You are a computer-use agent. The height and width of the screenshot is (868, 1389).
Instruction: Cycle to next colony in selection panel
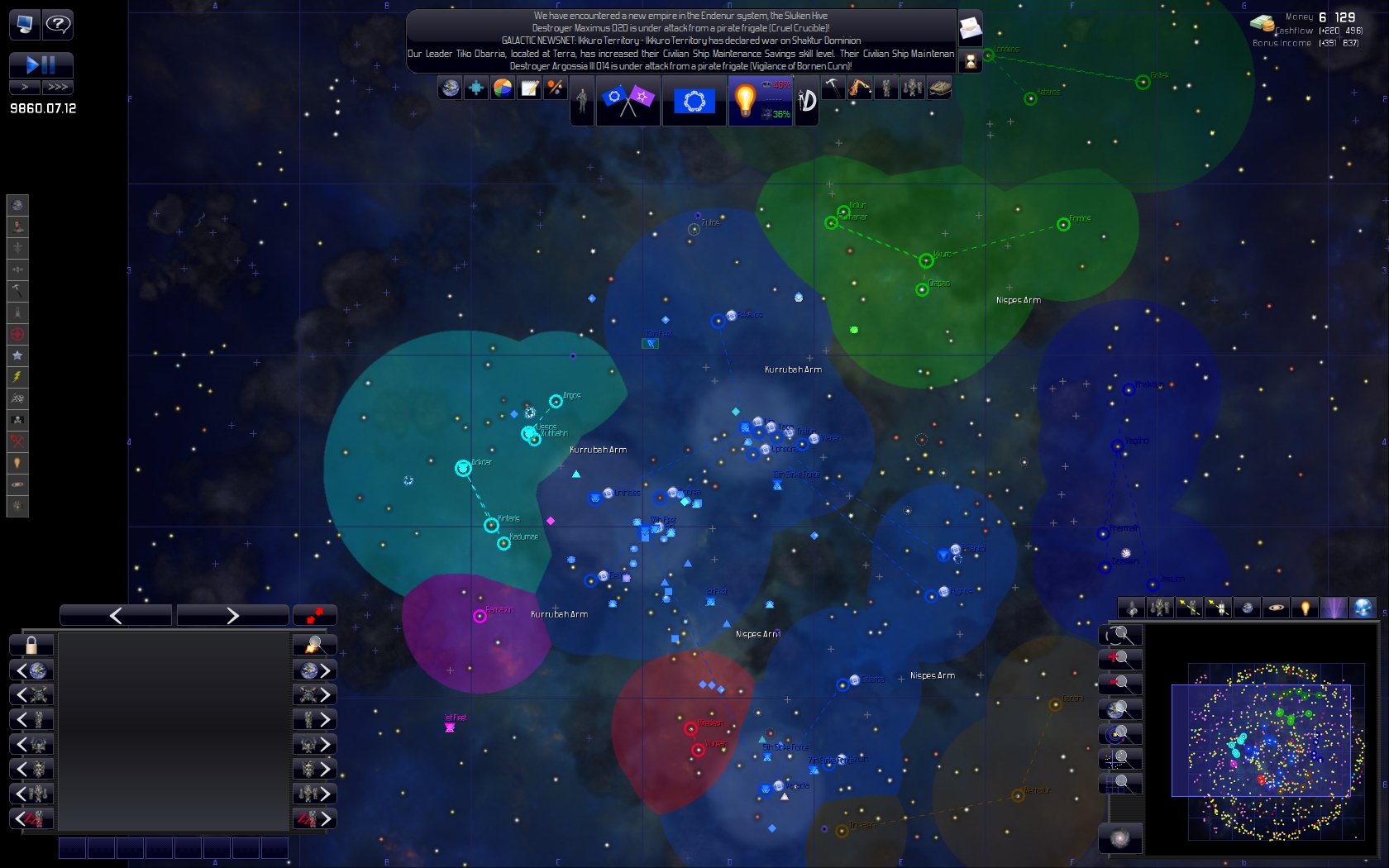click(315, 670)
